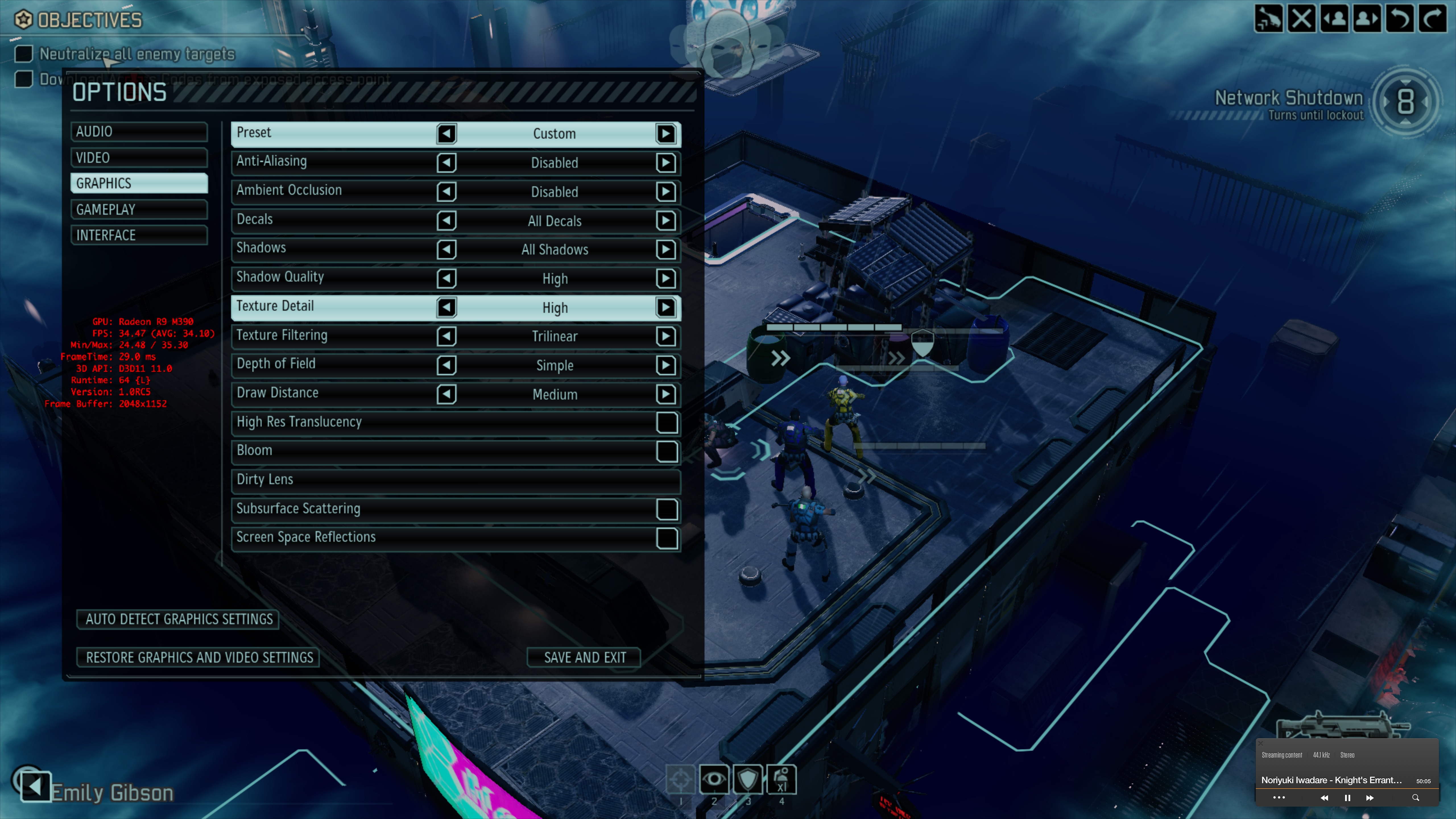Toggle the Bloom checkbox
The height and width of the screenshot is (819, 1456).
pos(666,452)
